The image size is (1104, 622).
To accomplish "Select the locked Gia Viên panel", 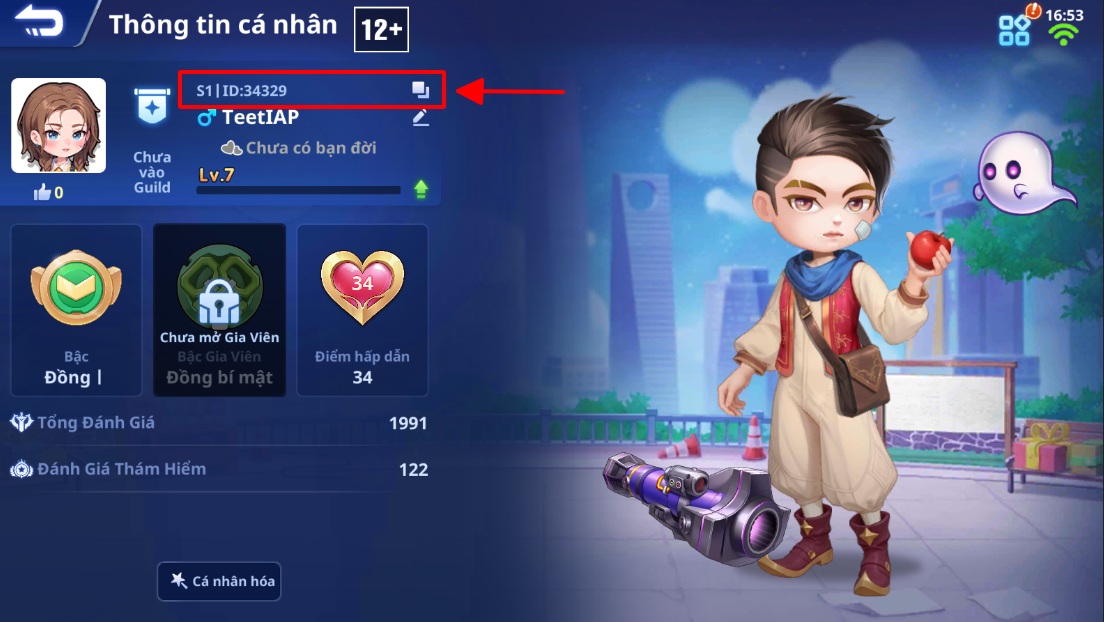I will (220, 310).
